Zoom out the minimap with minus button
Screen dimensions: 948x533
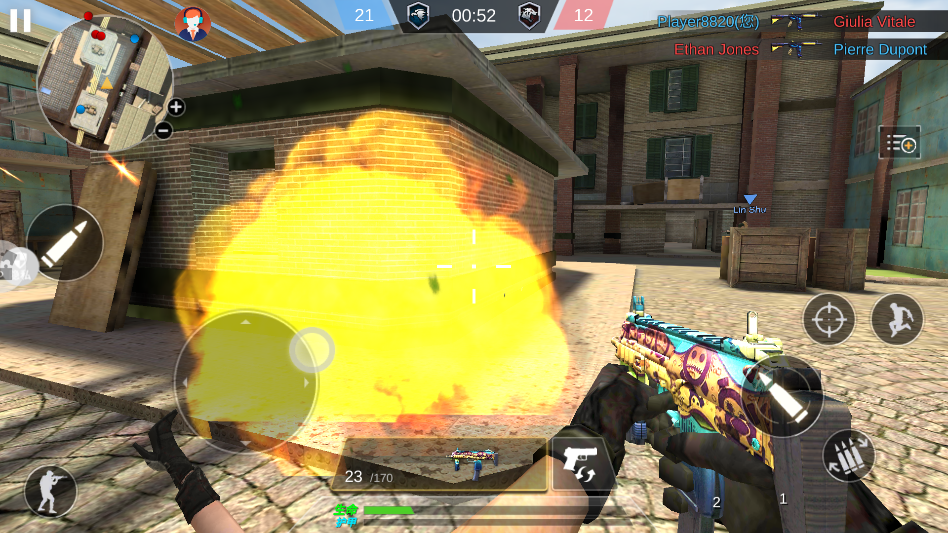coord(165,130)
